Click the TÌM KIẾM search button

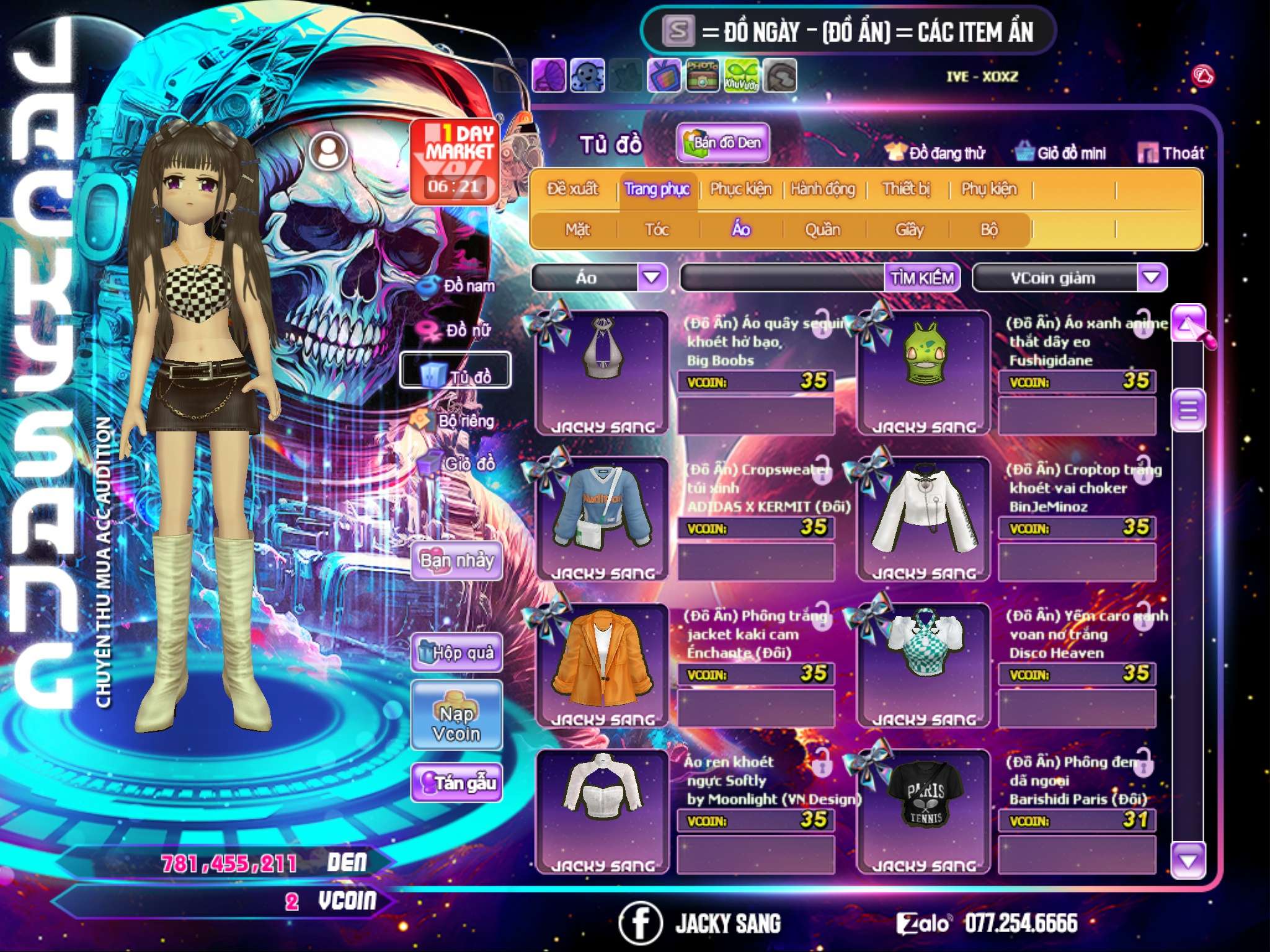pos(921,278)
